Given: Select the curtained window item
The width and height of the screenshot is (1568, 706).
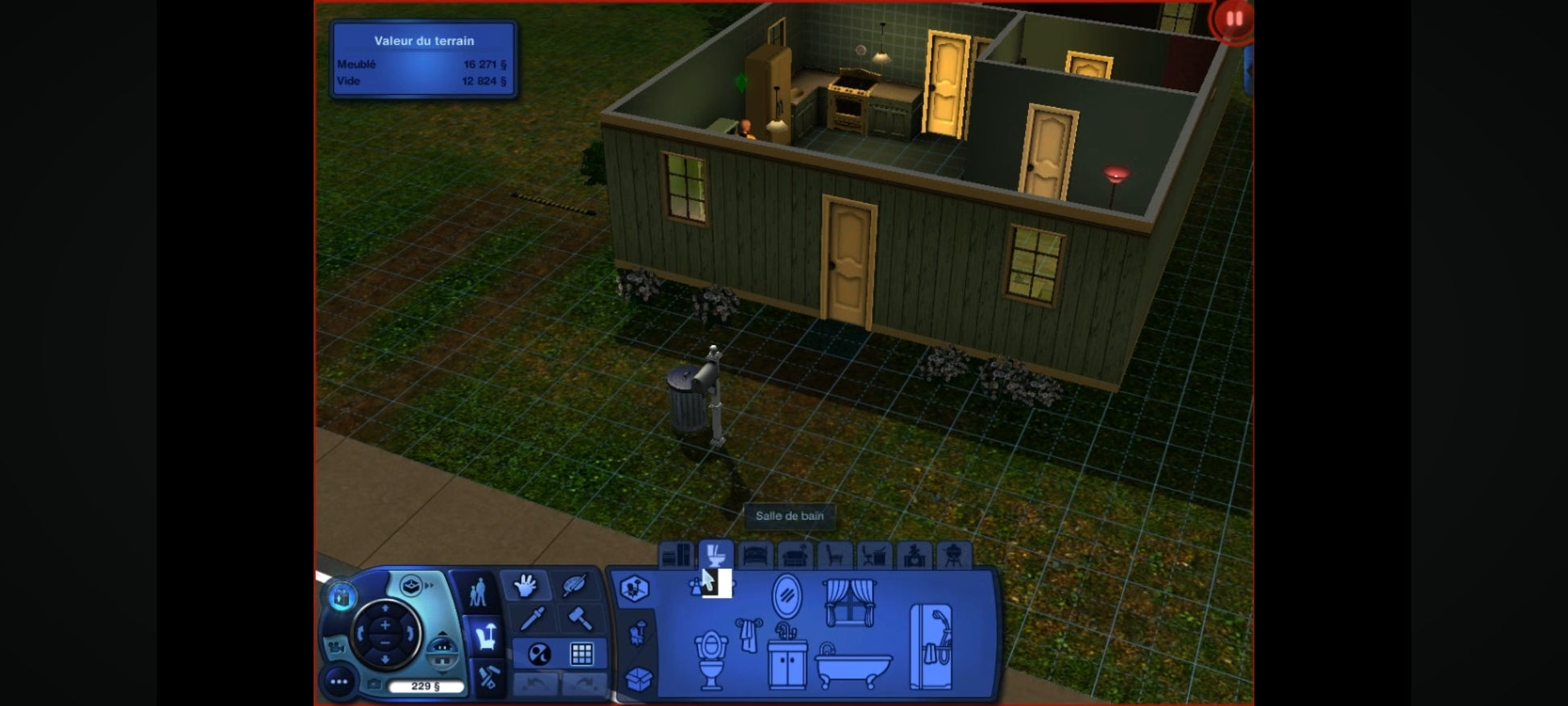Looking at the screenshot, I should (849, 602).
